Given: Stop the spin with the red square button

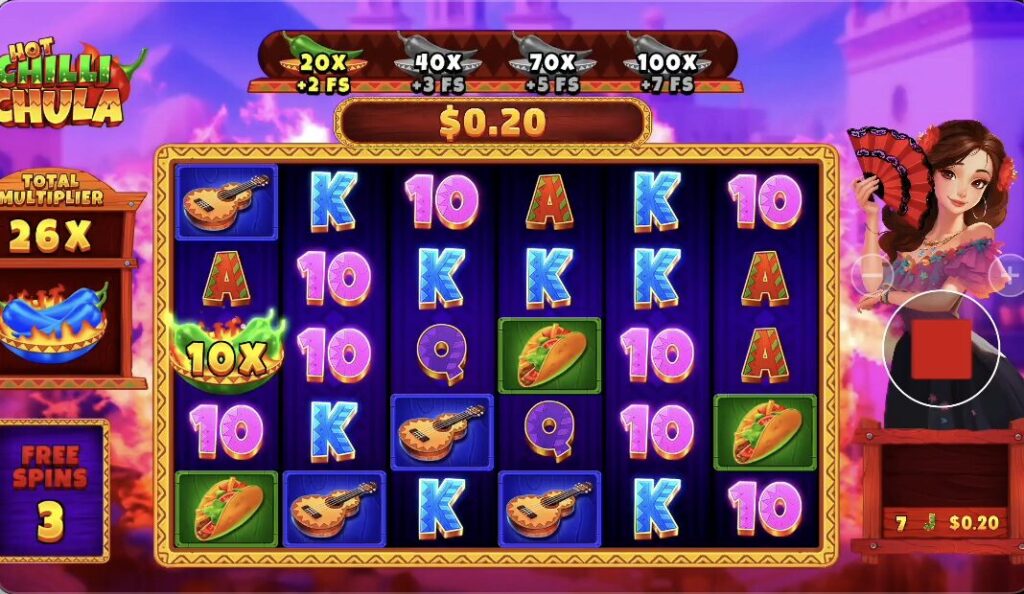Looking at the screenshot, I should click(x=940, y=349).
